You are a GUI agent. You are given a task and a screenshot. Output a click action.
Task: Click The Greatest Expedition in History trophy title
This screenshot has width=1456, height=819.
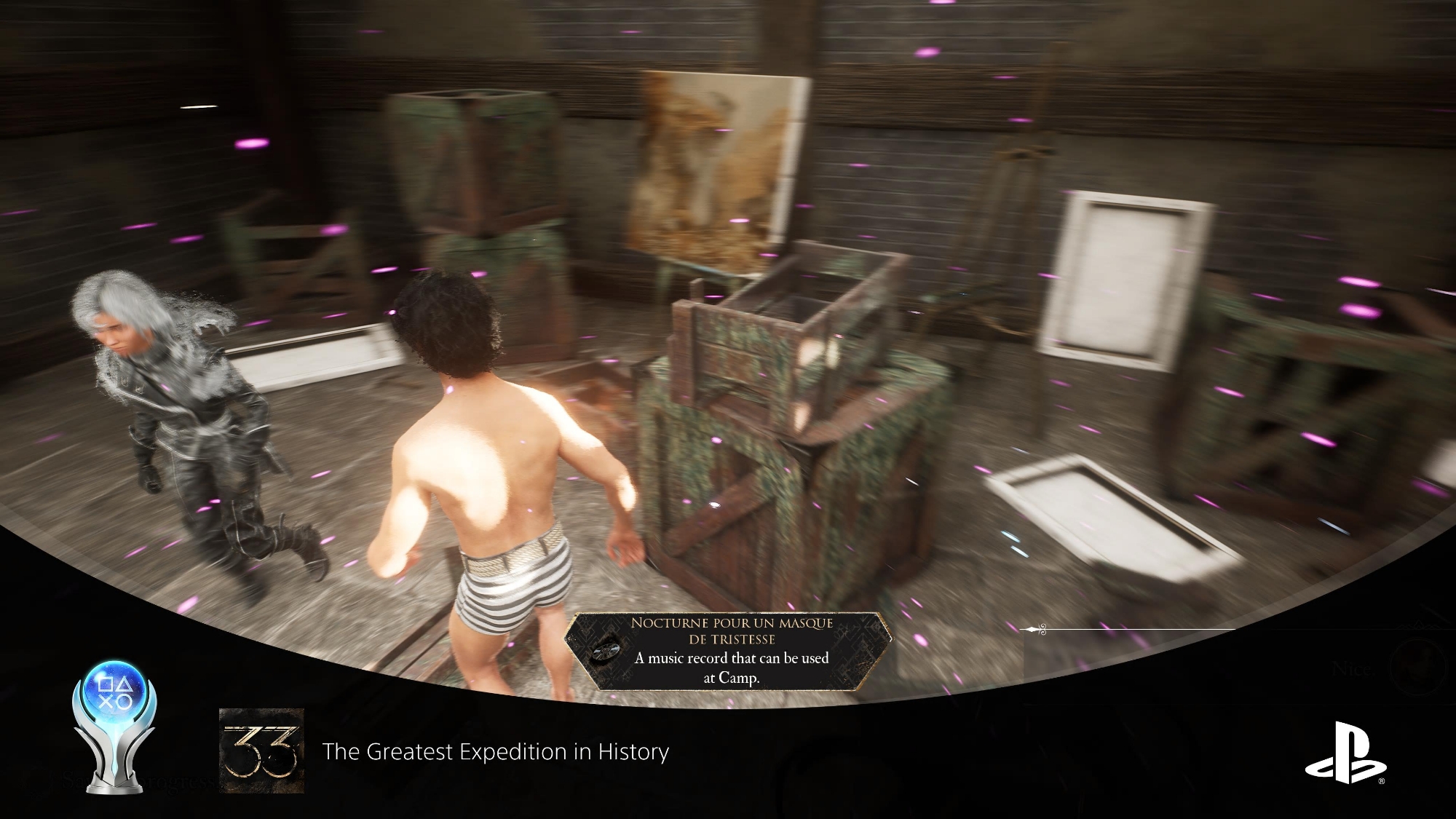pos(495,751)
